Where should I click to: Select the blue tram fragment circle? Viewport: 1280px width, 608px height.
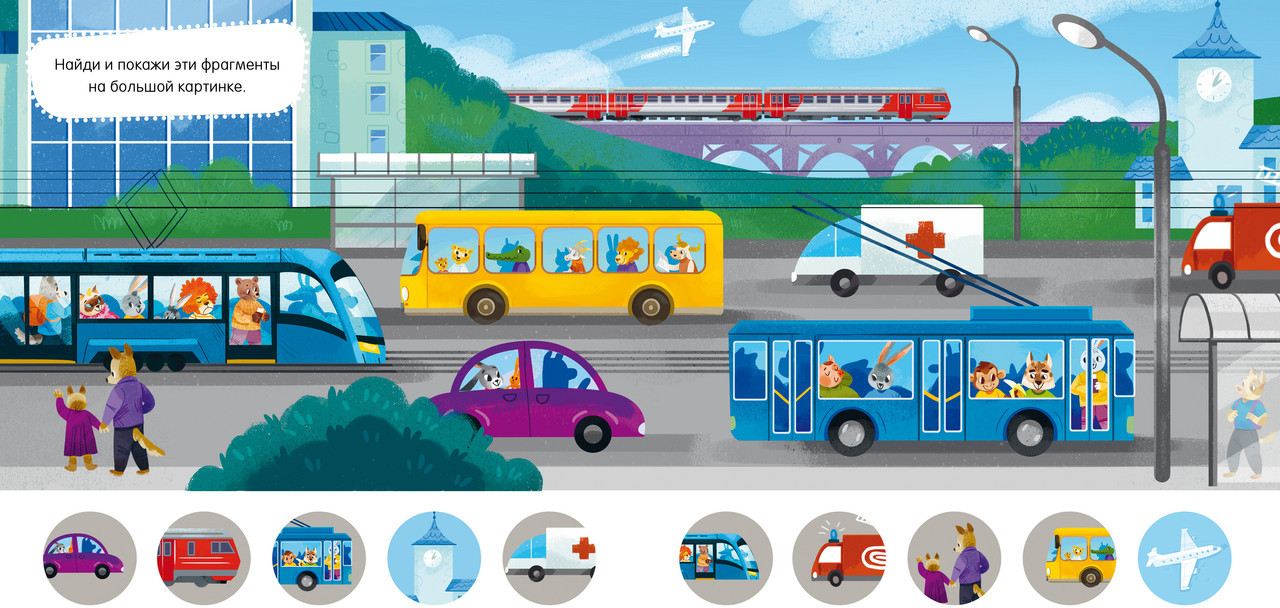point(725,558)
